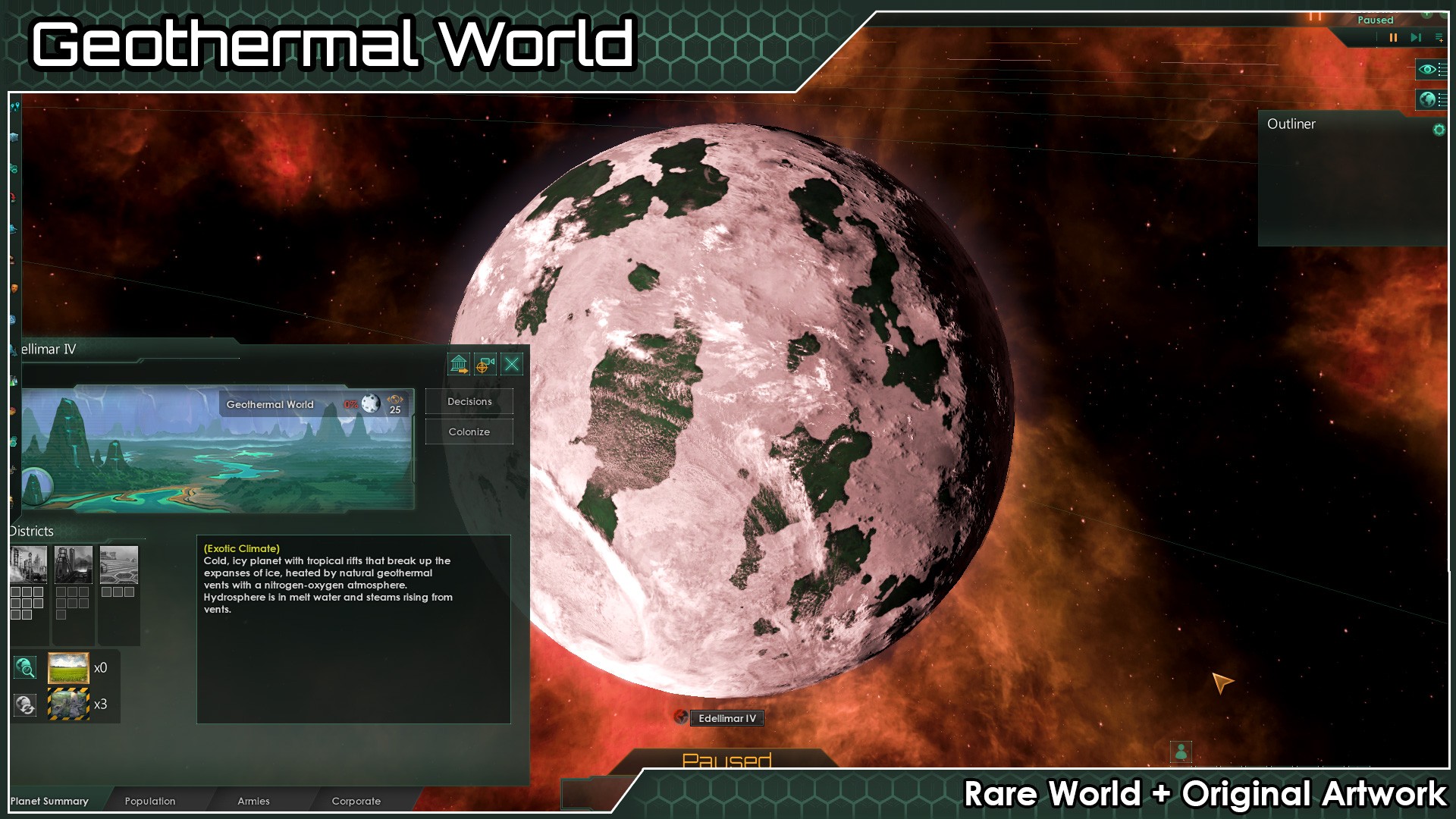Show the Planet Summary tab

[x=49, y=801]
